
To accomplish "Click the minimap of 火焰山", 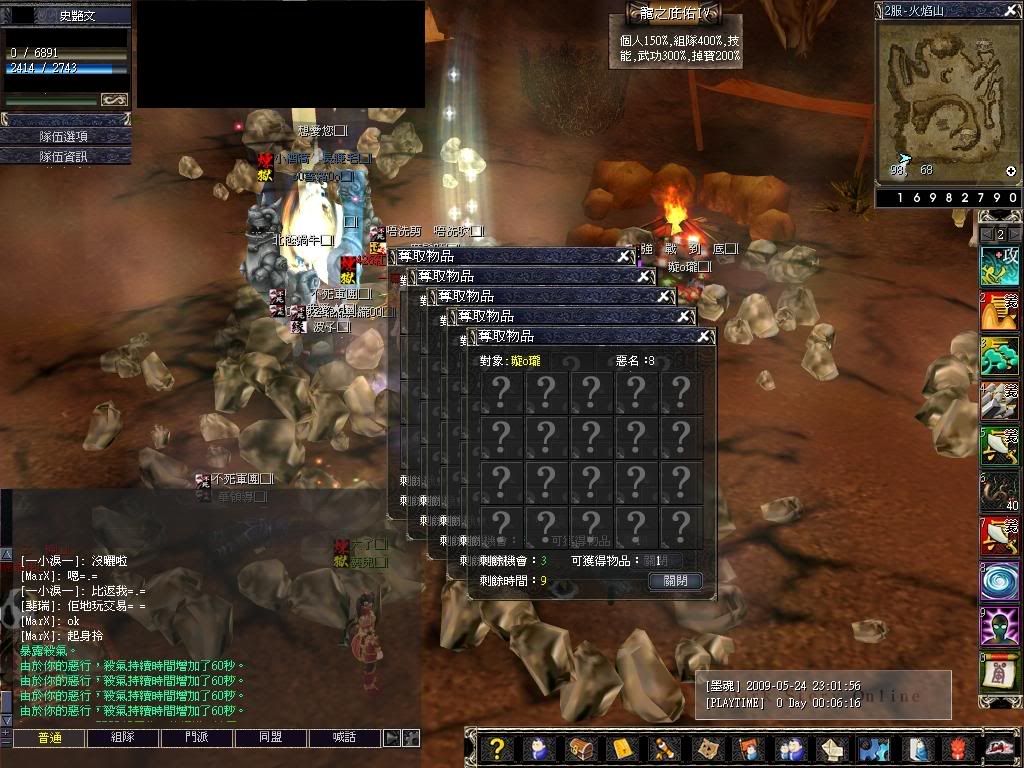I will click(x=948, y=100).
